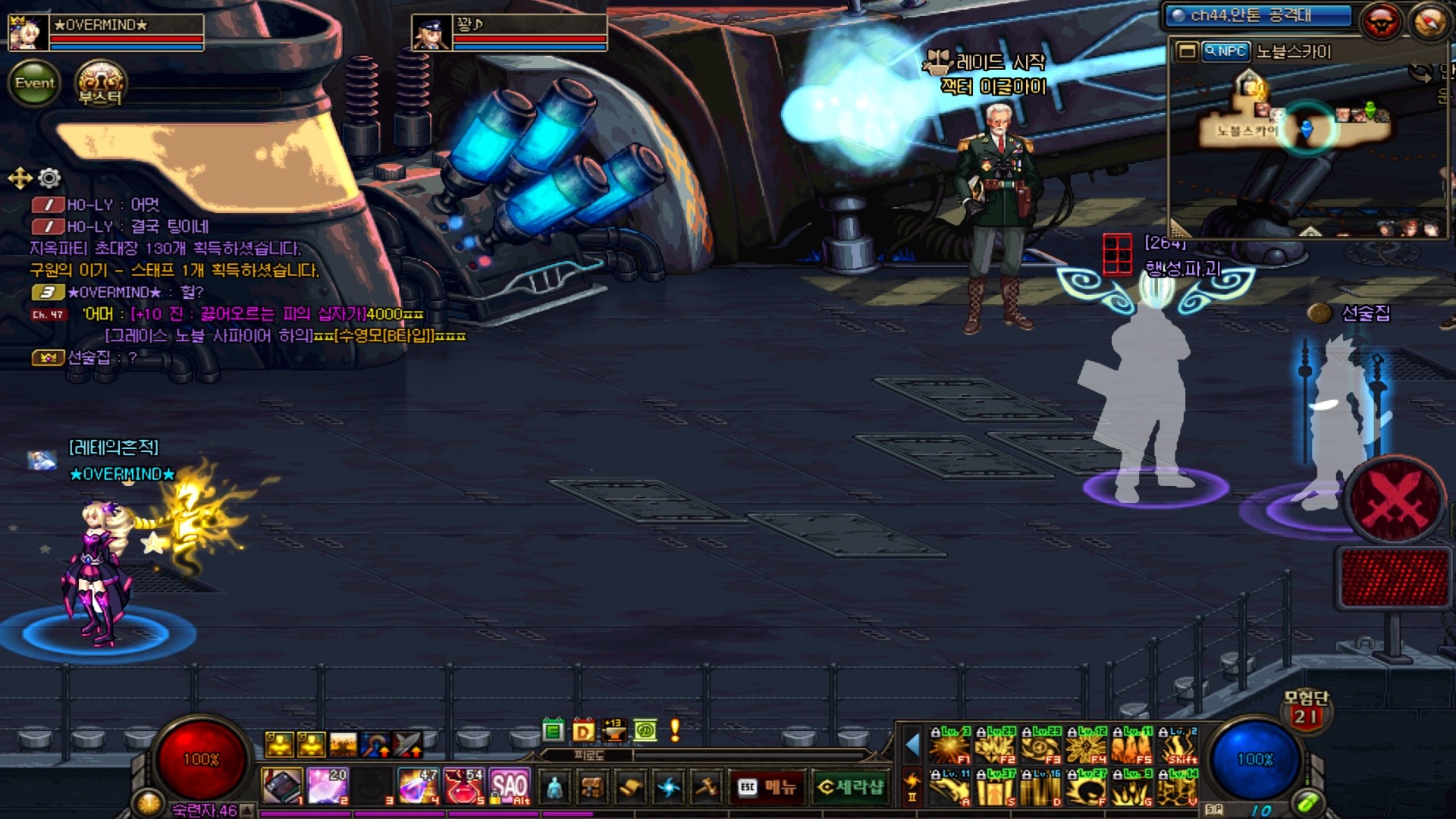Use the red potion in slot 5
Image resolution: width=1456 pixels, height=819 pixels.
pos(464,786)
